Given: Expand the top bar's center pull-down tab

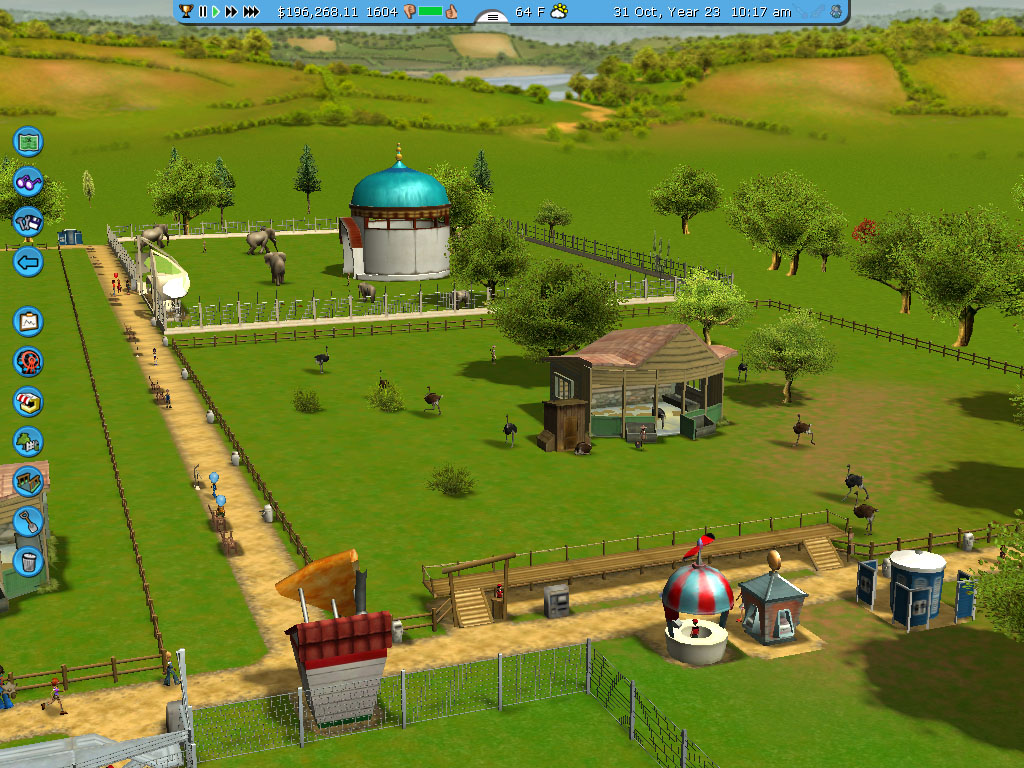Looking at the screenshot, I should pyautogui.click(x=491, y=17).
